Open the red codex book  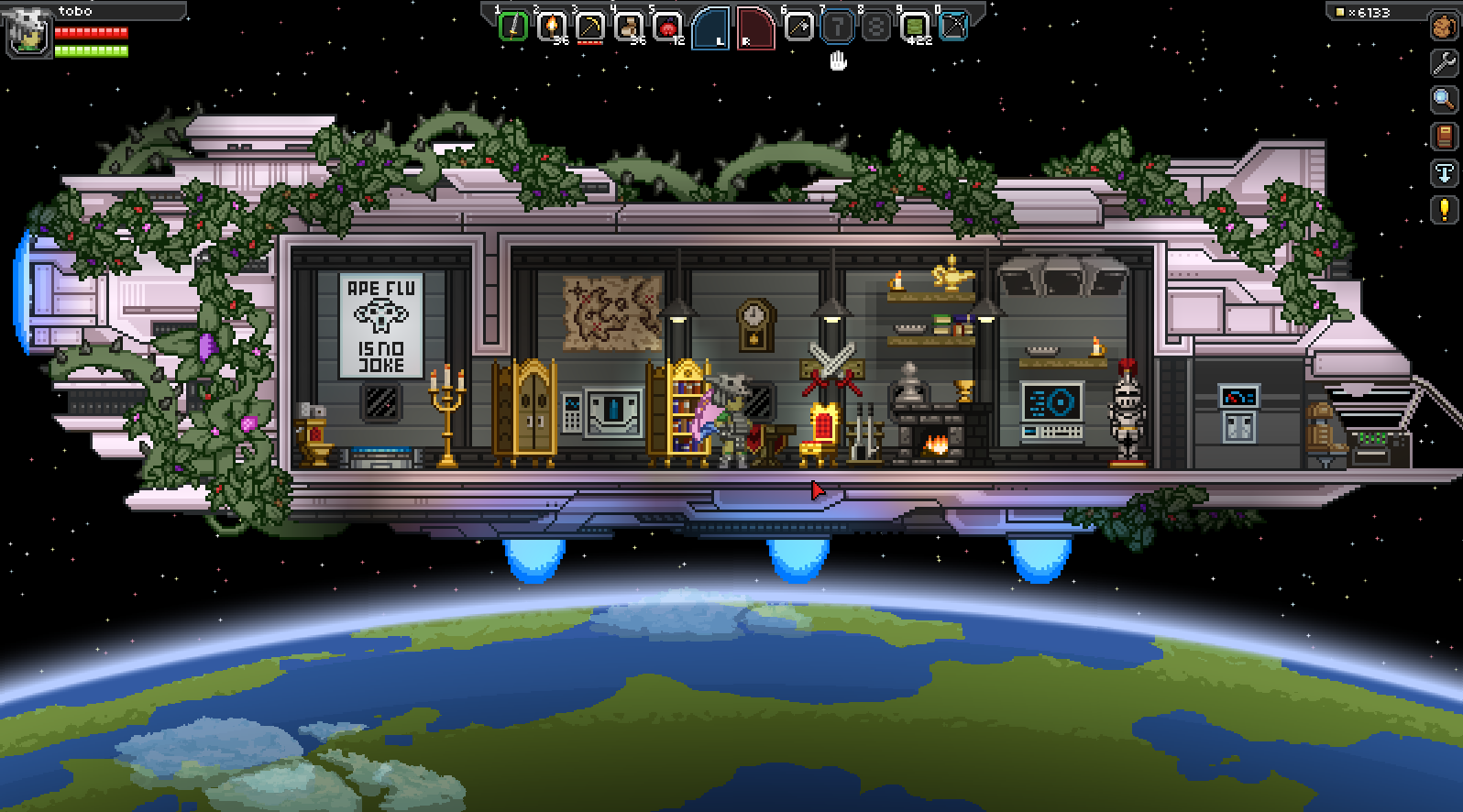pos(1444,137)
